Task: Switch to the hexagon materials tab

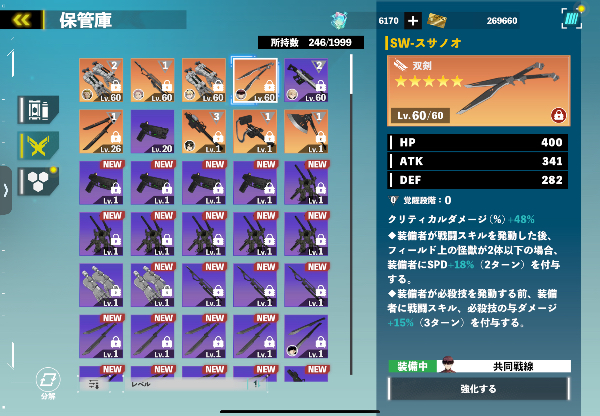Action: (x=38, y=181)
